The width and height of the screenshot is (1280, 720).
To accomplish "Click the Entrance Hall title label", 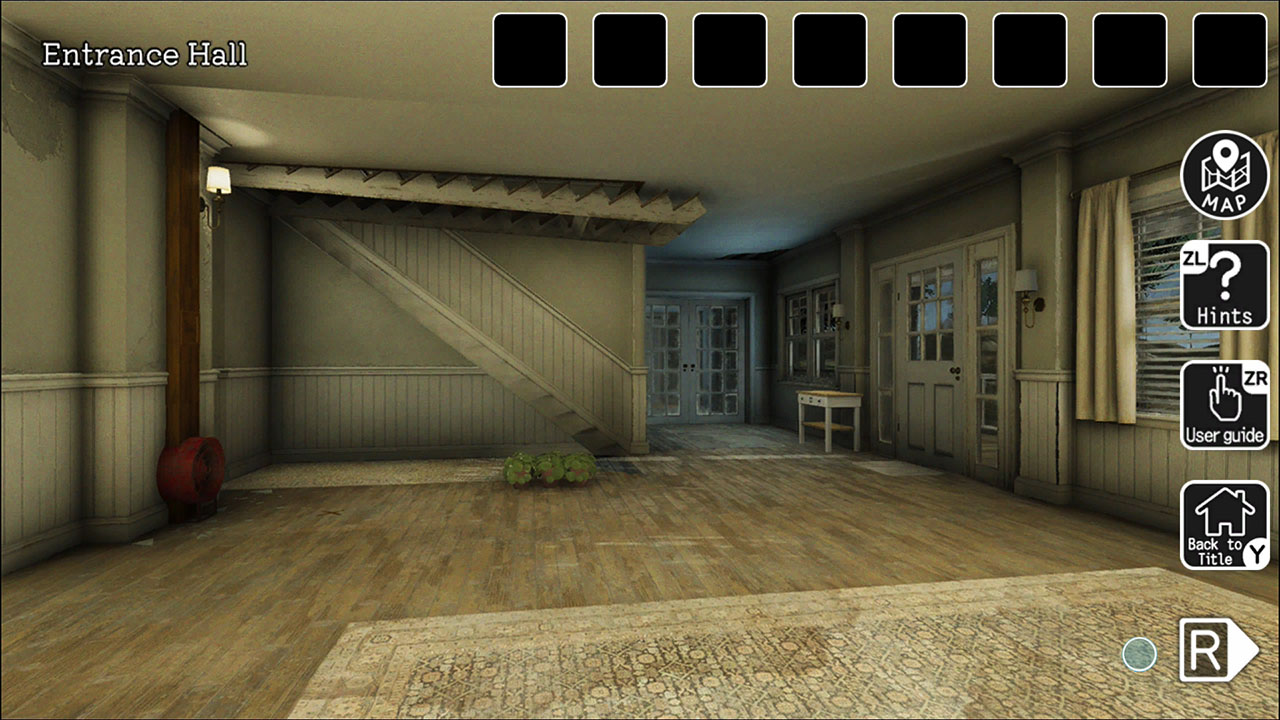I will pos(144,54).
